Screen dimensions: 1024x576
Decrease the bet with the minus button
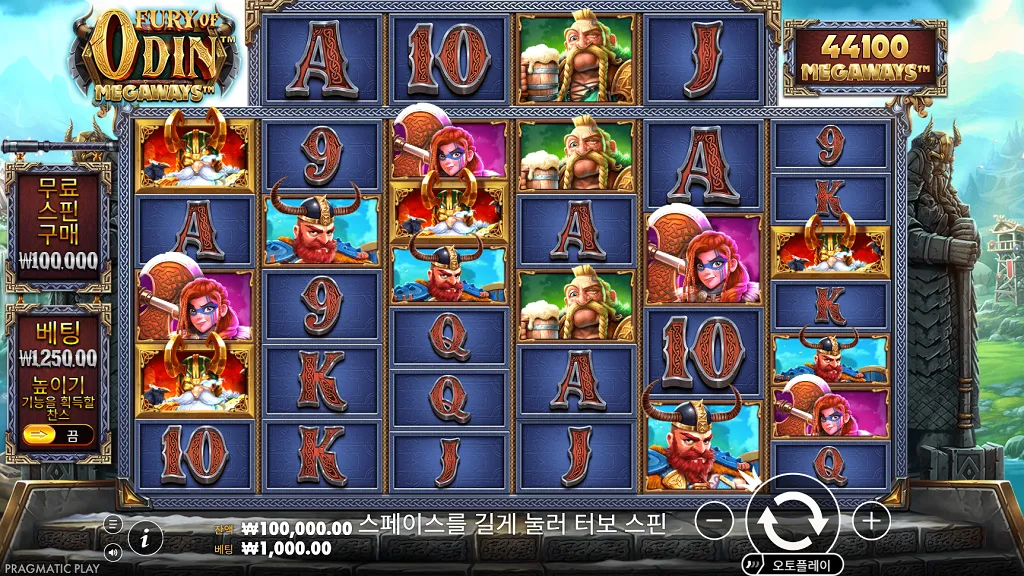point(713,521)
